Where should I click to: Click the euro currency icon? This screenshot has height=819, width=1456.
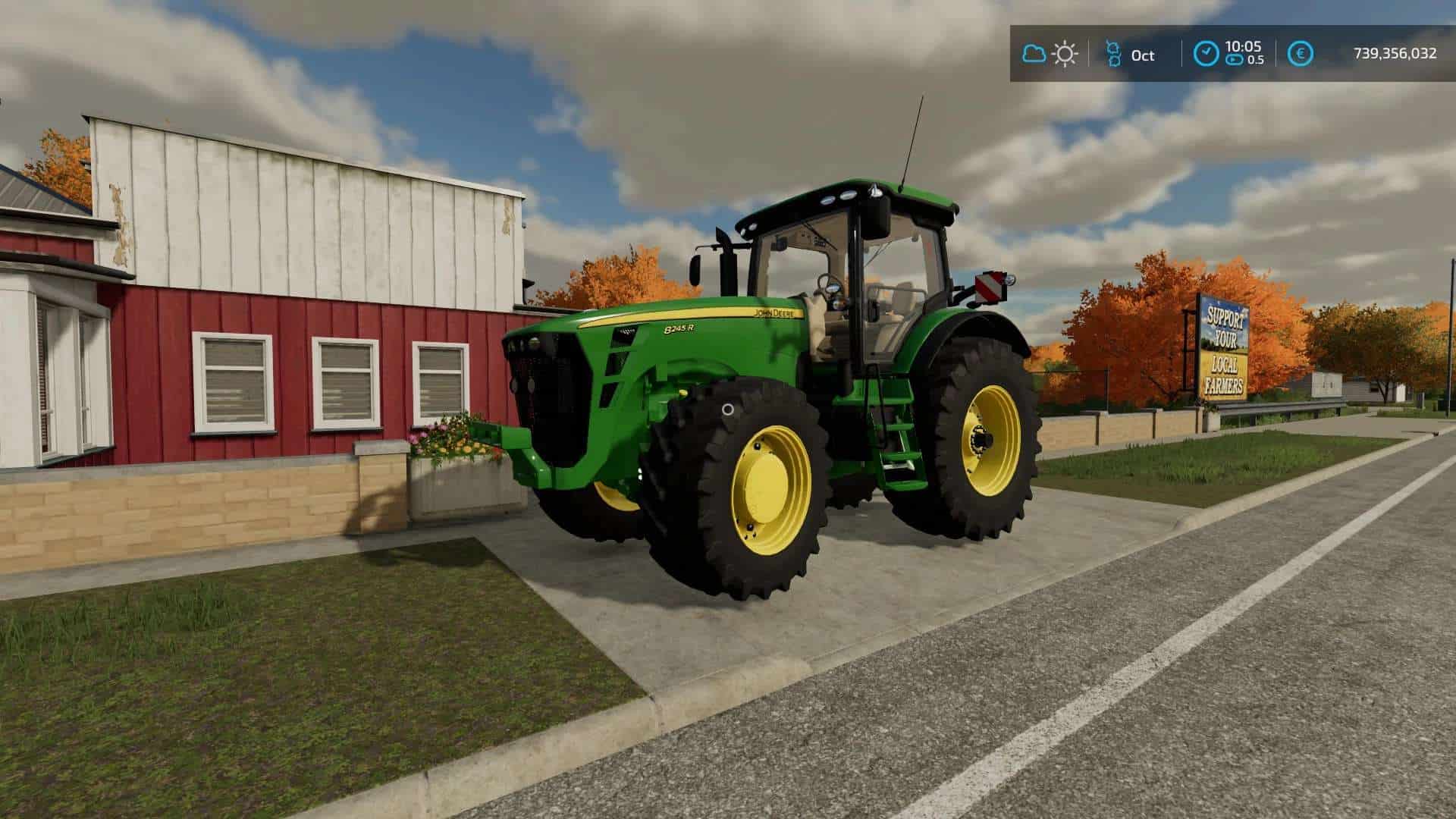tap(1301, 54)
